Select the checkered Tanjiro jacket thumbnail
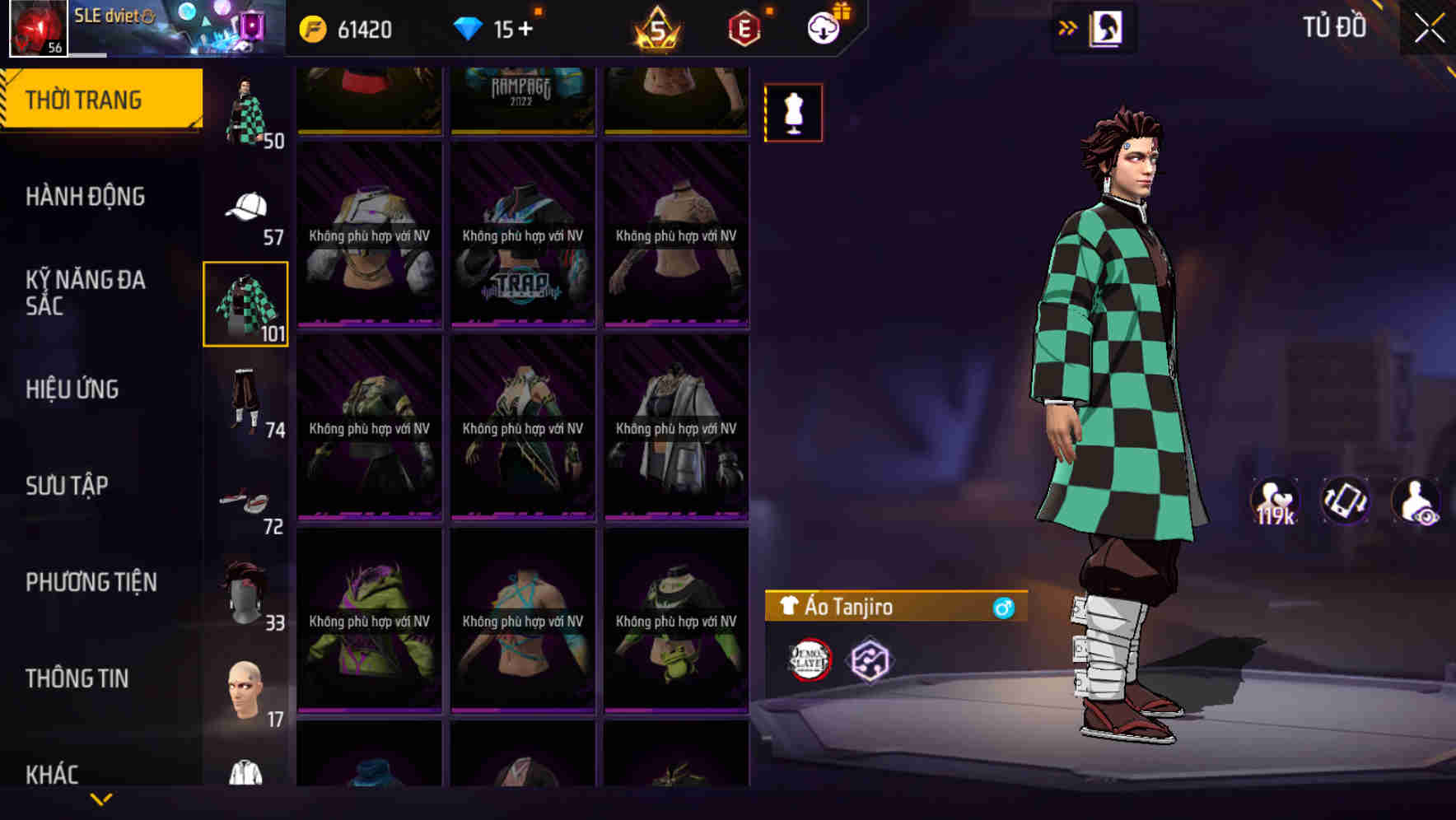 pos(246,302)
